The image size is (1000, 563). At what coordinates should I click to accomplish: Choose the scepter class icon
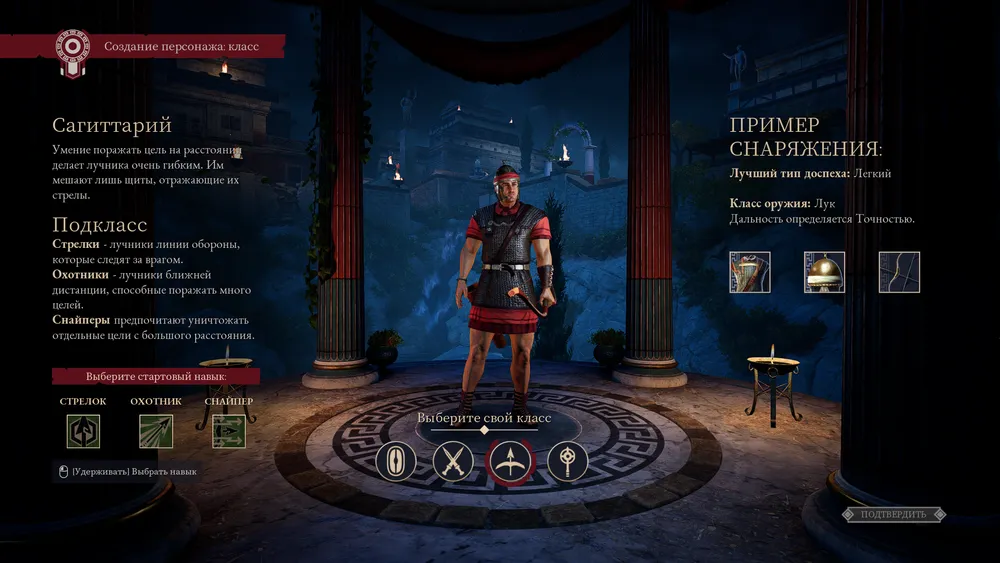568,462
